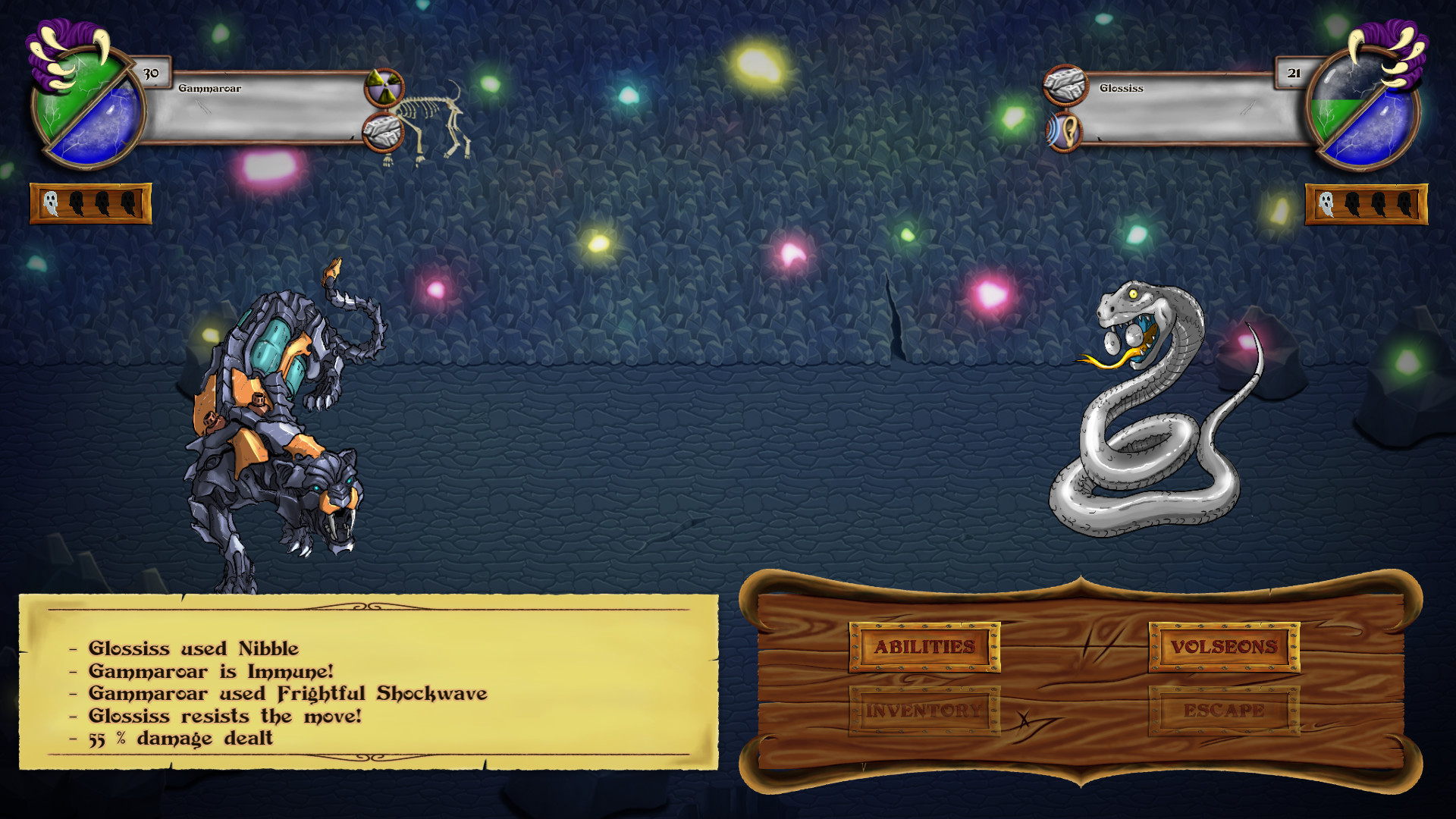The image size is (1456, 819).
Task: Click Glossiss's level badge showing 21
Action: pyautogui.click(x=1292, y=73)
